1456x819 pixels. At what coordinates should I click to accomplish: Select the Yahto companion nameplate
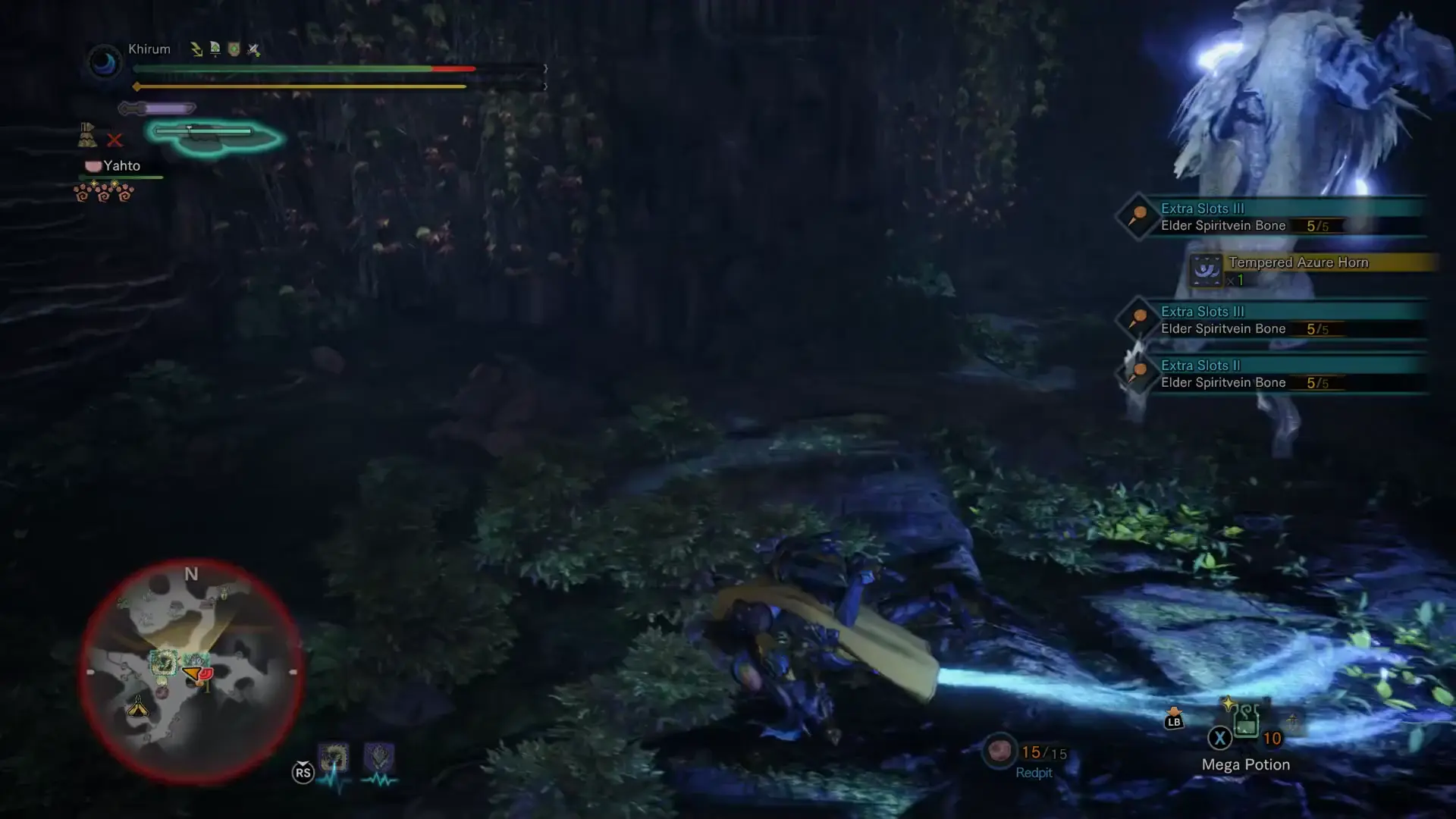[122, 165]
